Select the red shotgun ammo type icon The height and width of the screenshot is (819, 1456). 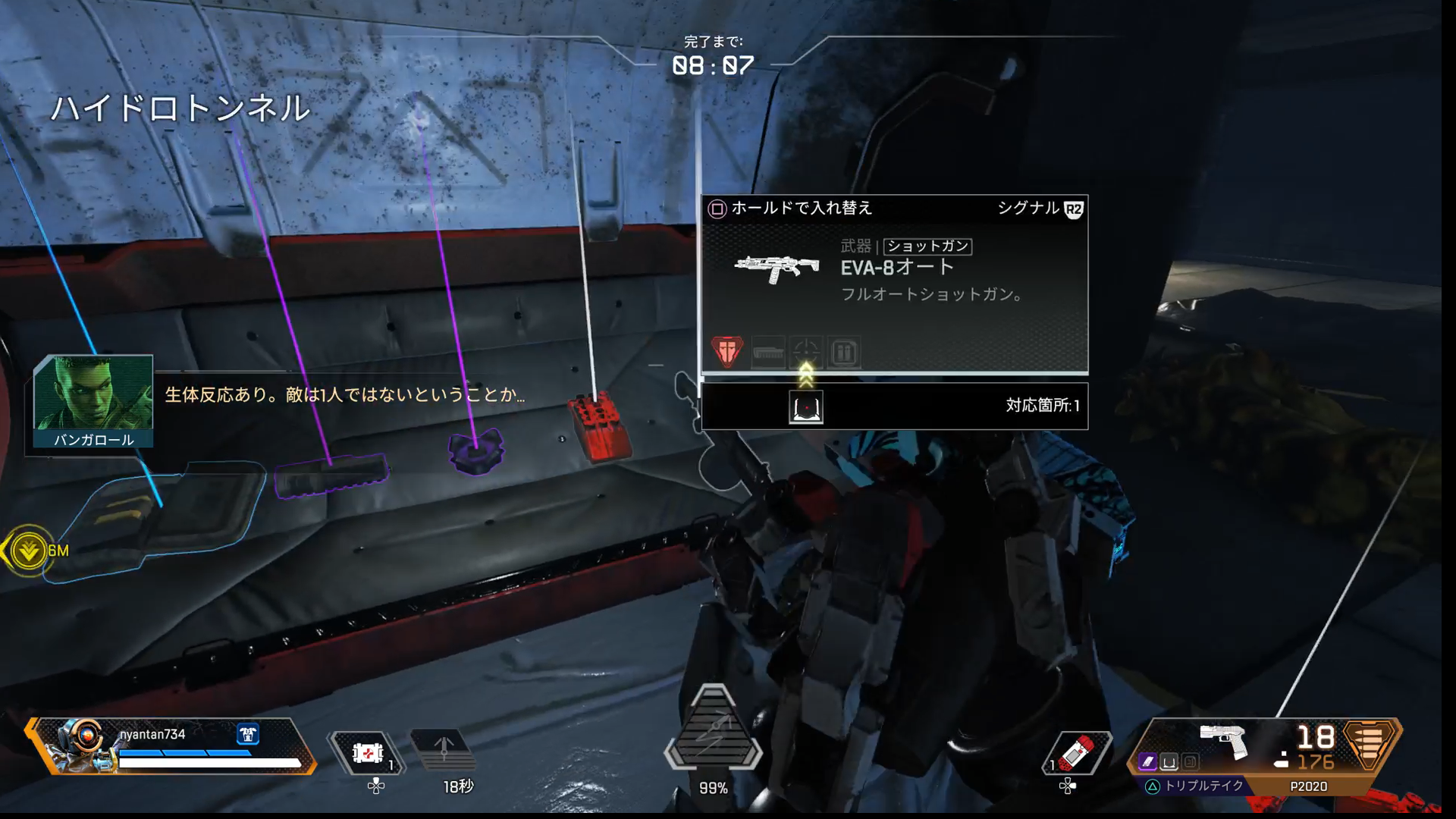[x=726, y=352]
